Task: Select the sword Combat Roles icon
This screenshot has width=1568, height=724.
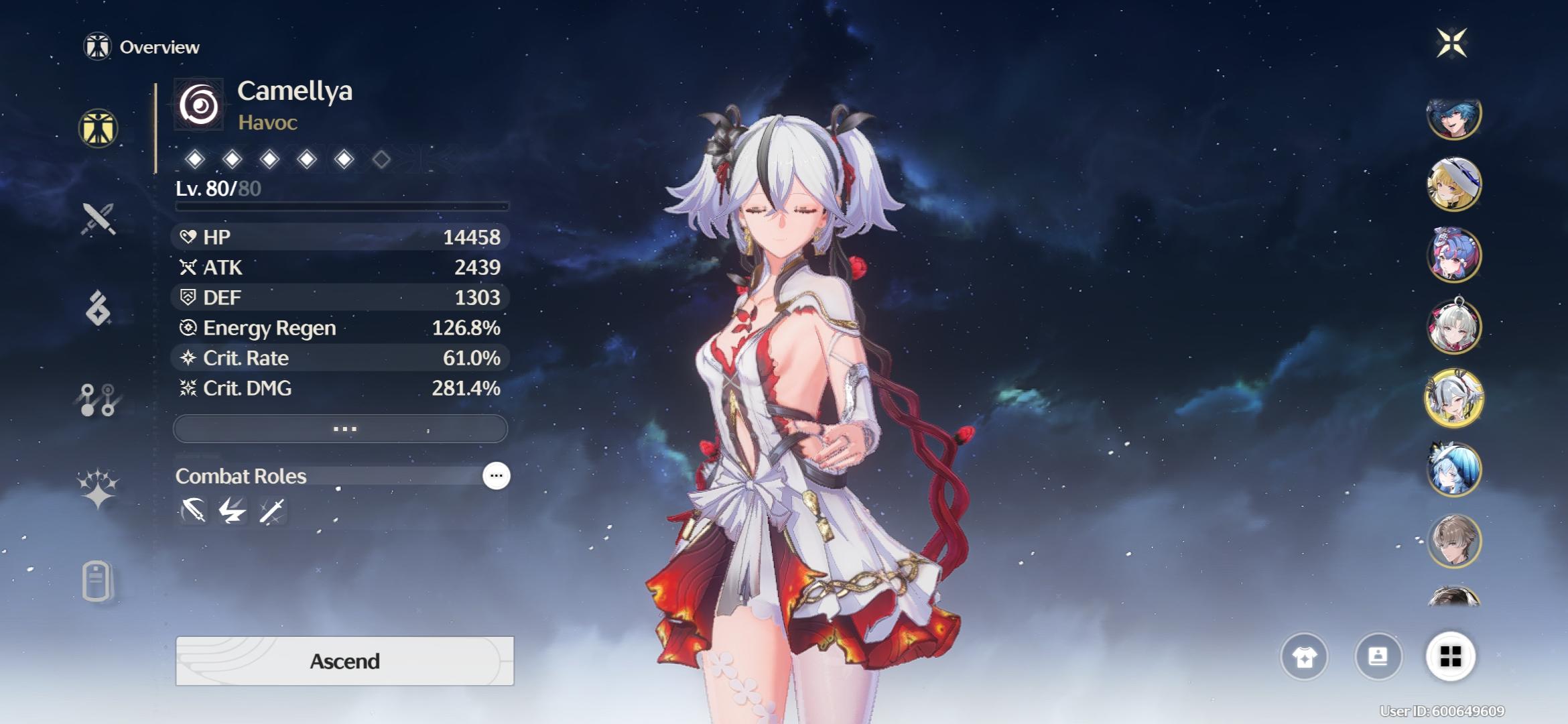Action: pos(273,510)
